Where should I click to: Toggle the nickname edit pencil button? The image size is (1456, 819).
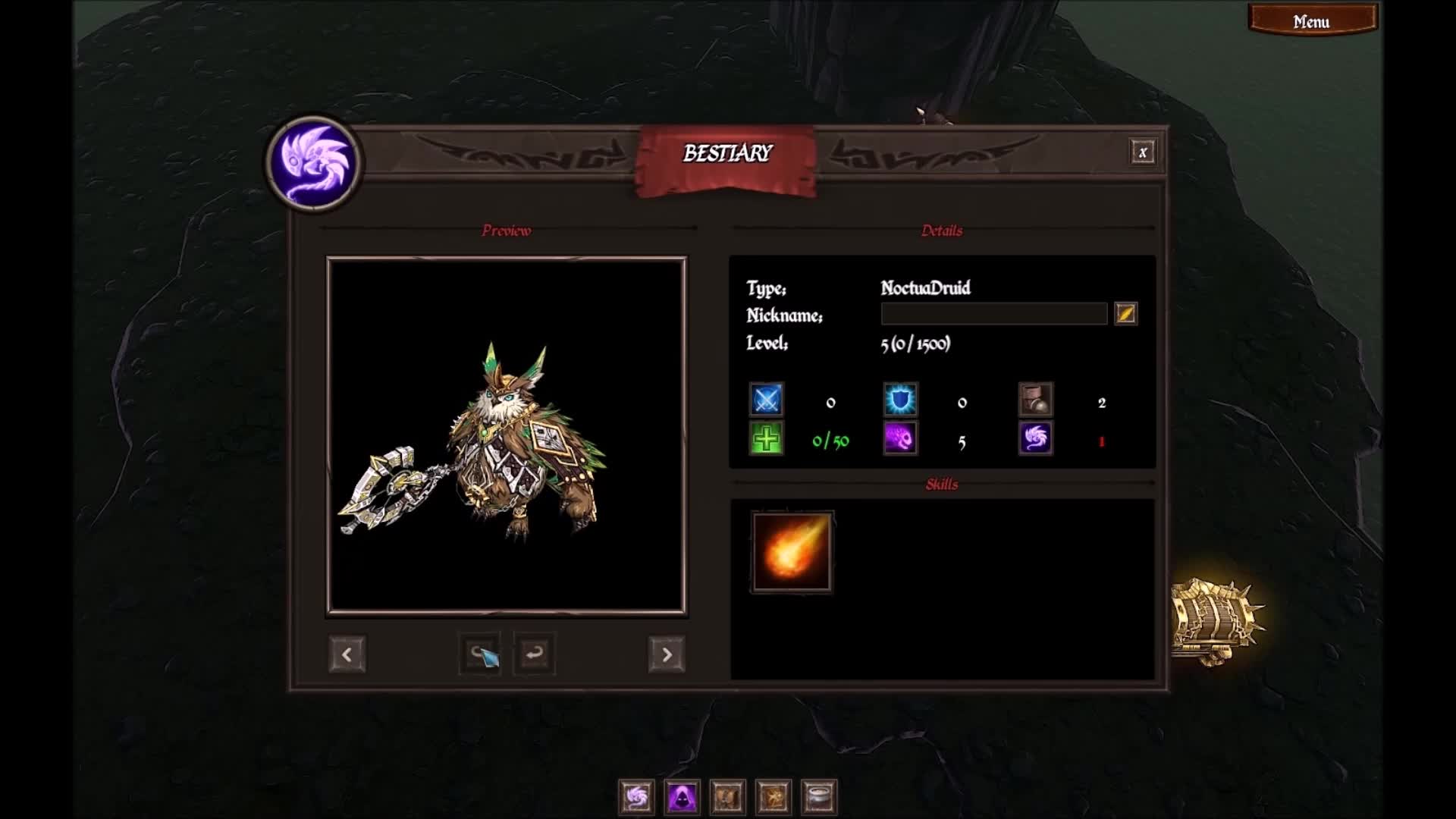point(1126,314)
